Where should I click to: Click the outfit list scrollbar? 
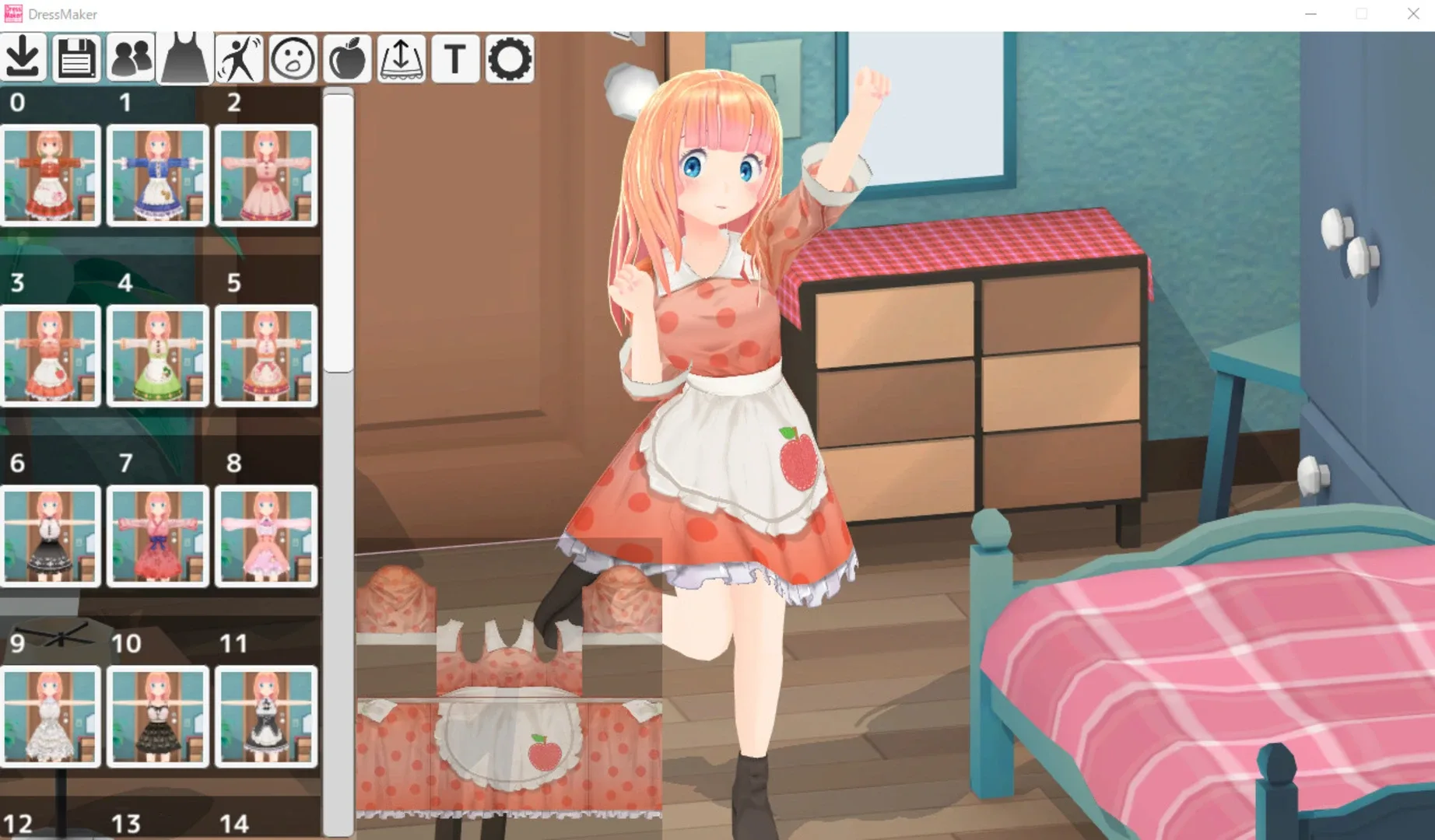(335, 233)
